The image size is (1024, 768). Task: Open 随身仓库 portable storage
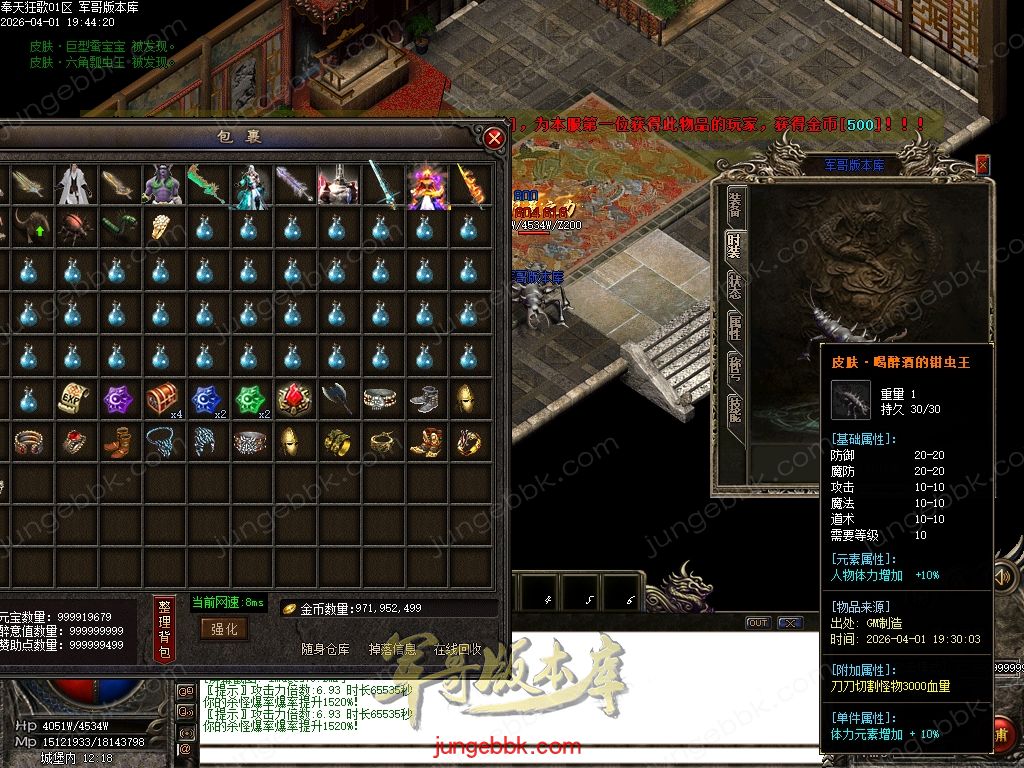(x=326, y=649)
